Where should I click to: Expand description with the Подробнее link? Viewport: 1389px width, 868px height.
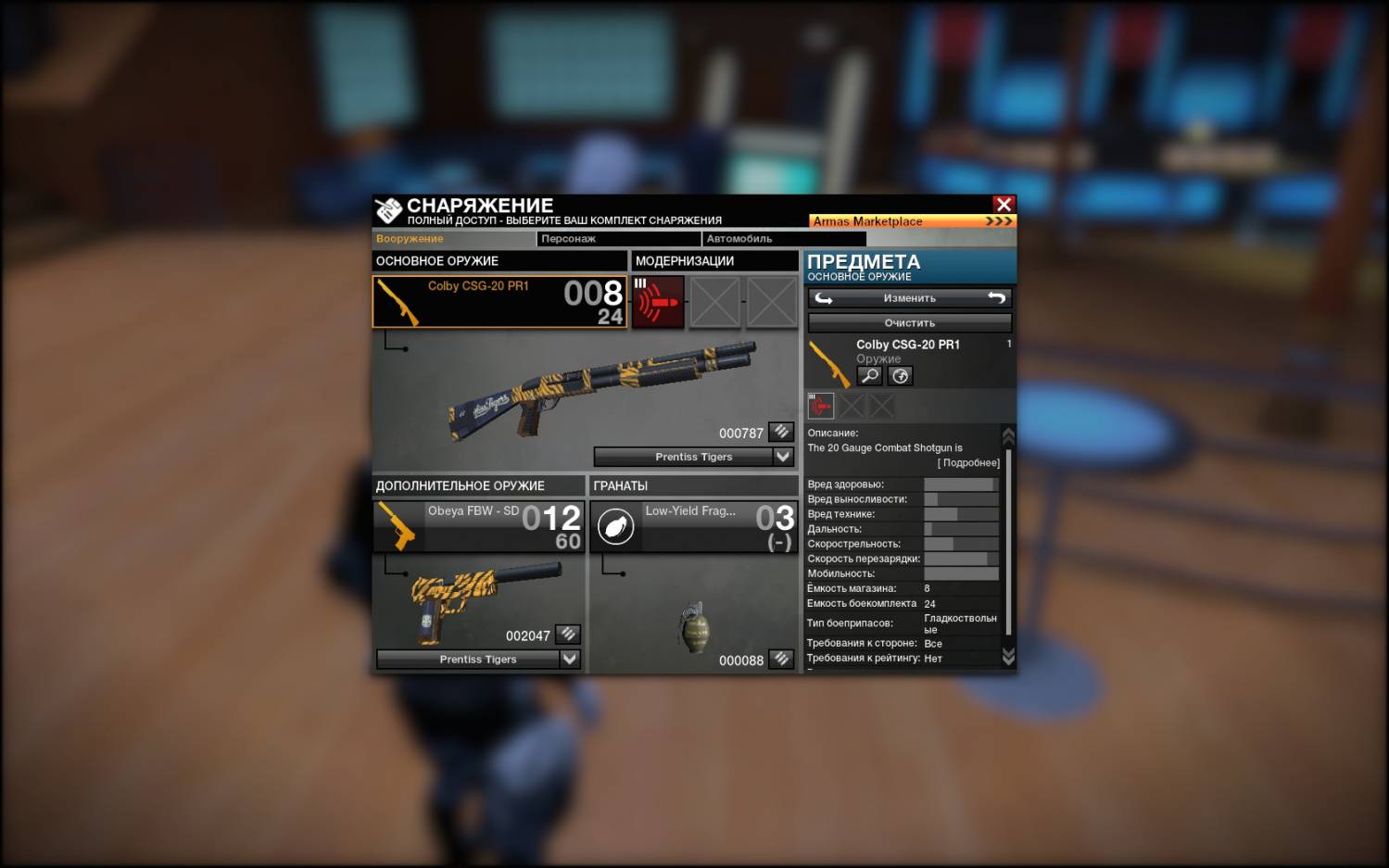tap(968, 463)
